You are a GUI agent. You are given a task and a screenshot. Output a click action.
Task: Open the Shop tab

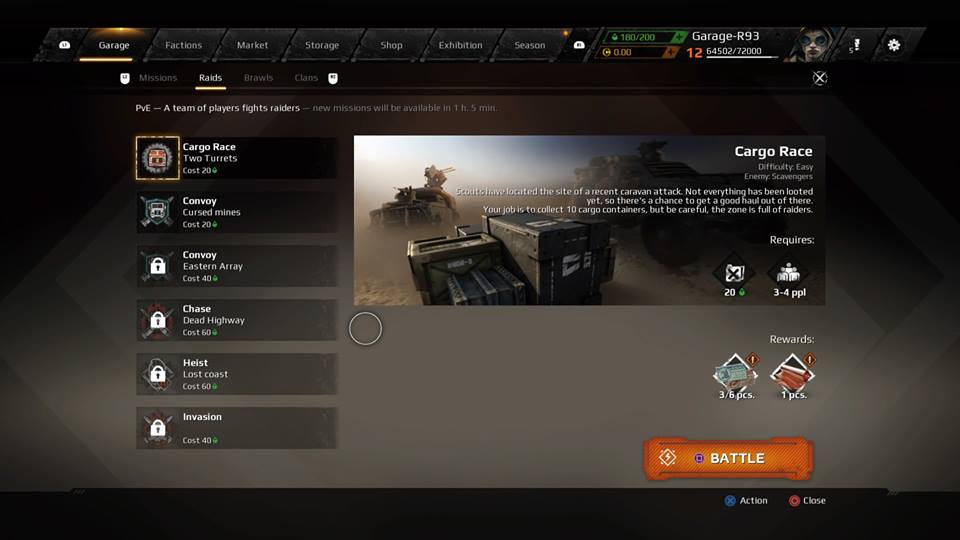[x=391, y=45]
